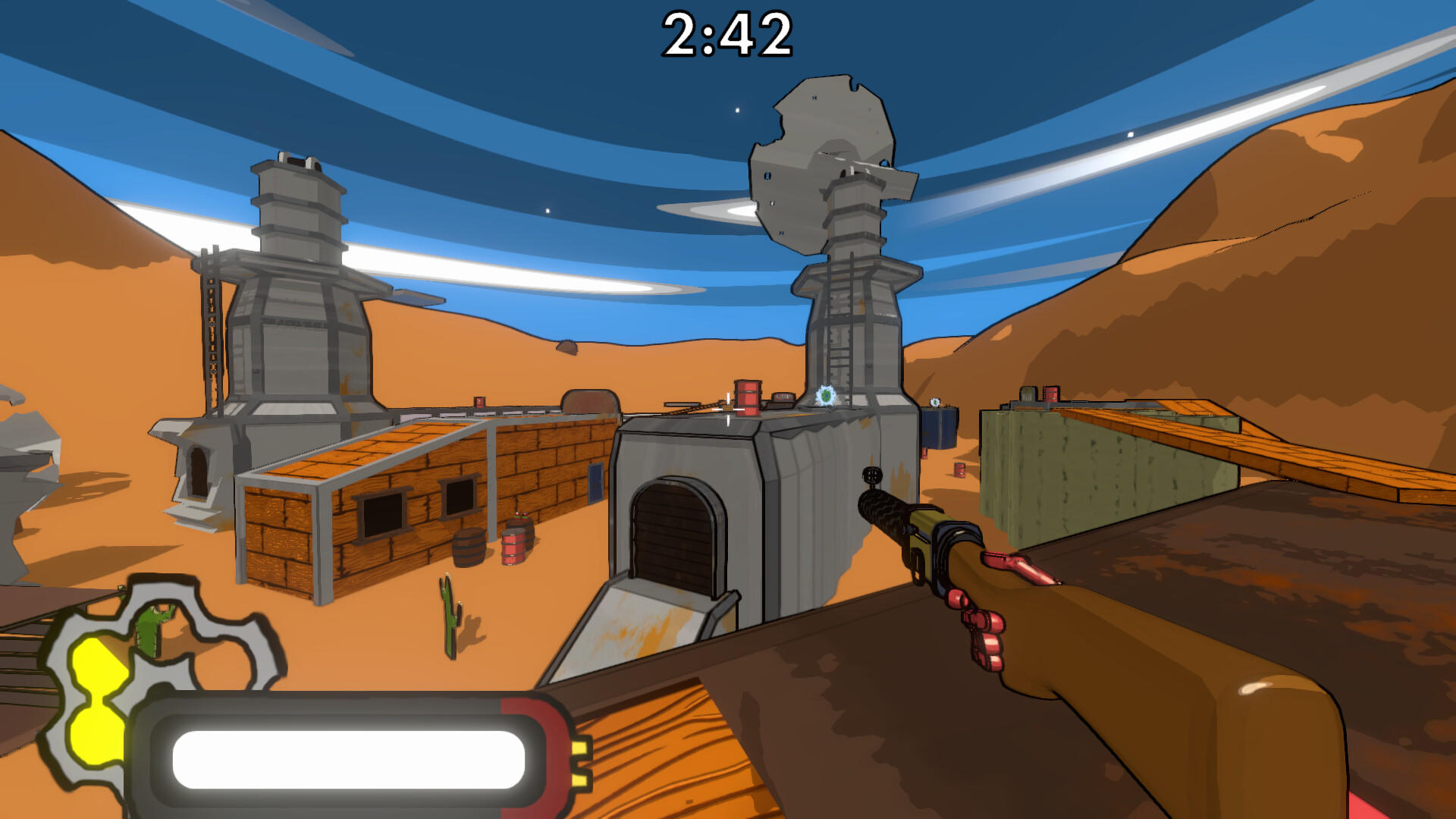Click the pickup orb on the blue tank
Screen dimensions: 1456x819
click(x=934, y=402)
